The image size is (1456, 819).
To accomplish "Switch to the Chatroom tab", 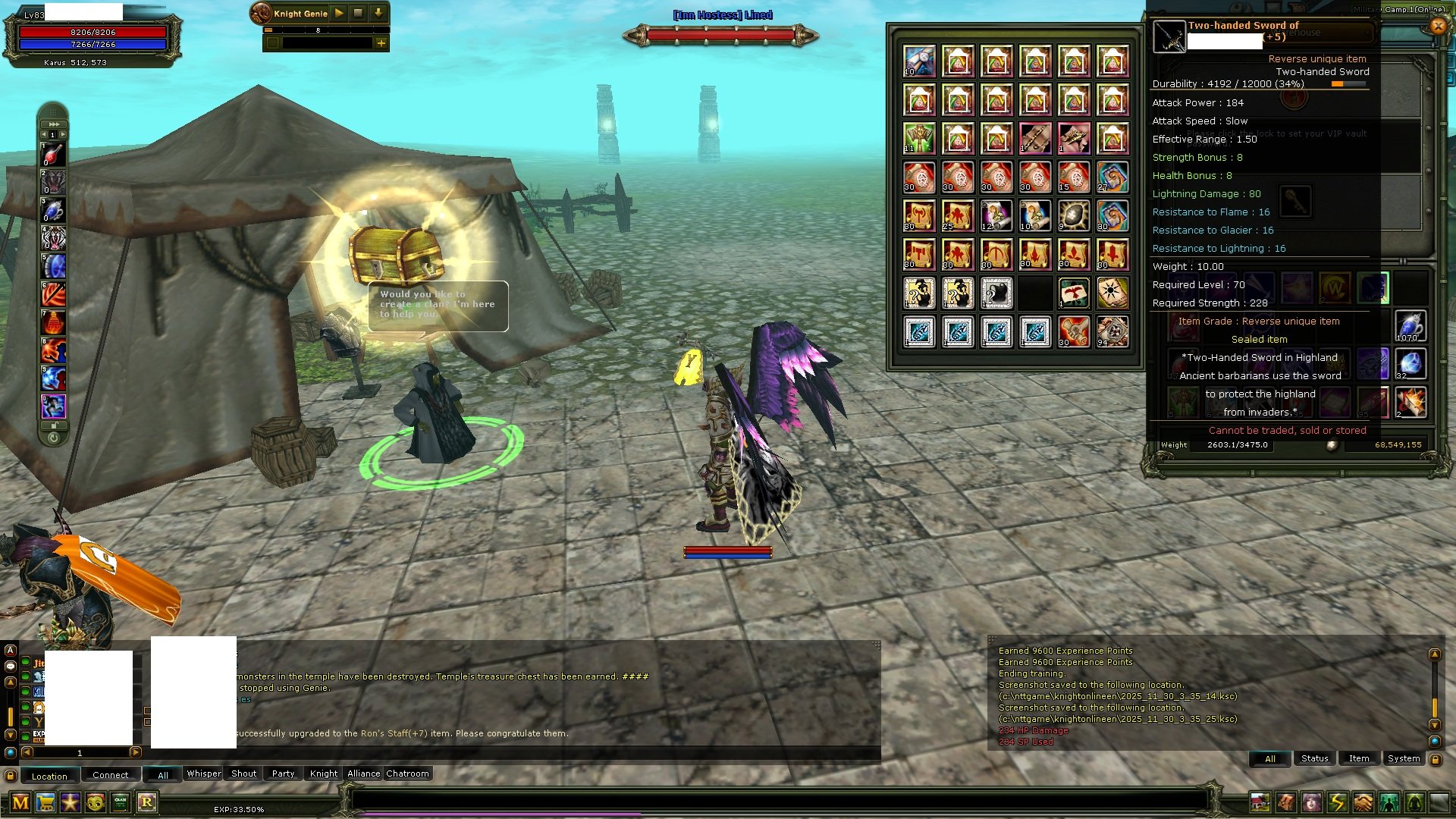I will pos(407,773).
